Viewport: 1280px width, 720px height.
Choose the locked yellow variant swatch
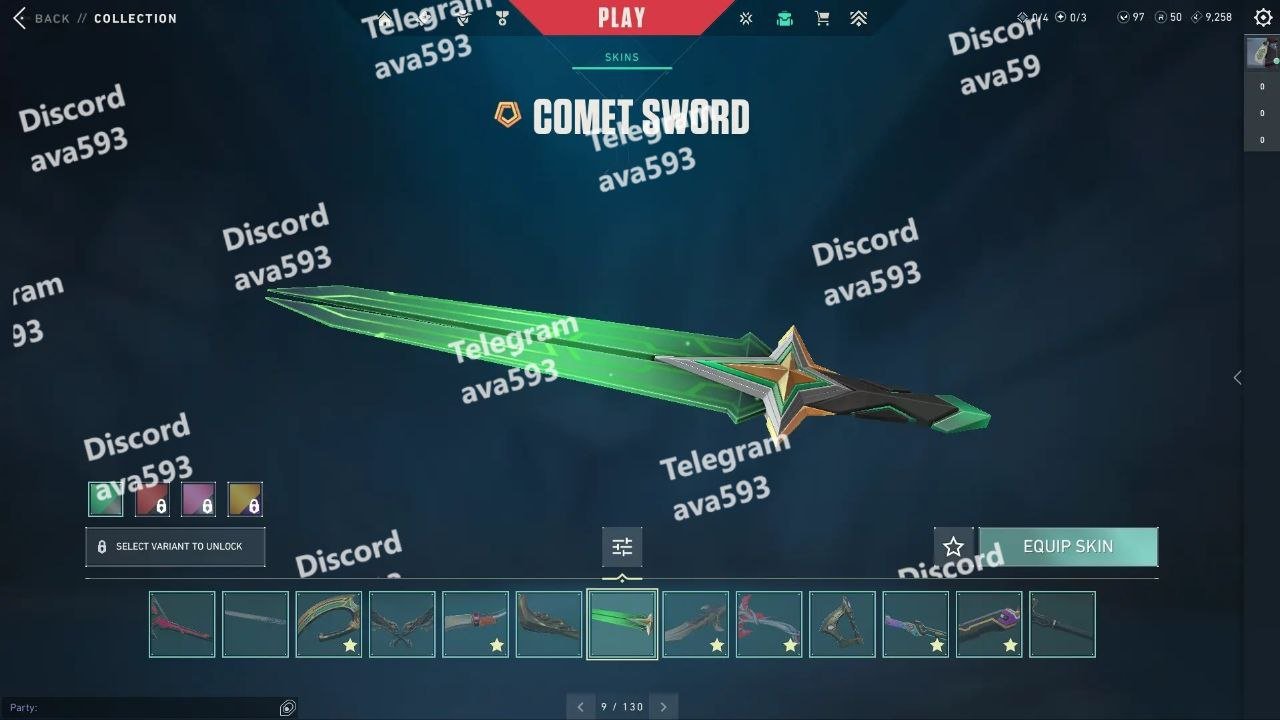pyautogui.click(x=245, y=499)
